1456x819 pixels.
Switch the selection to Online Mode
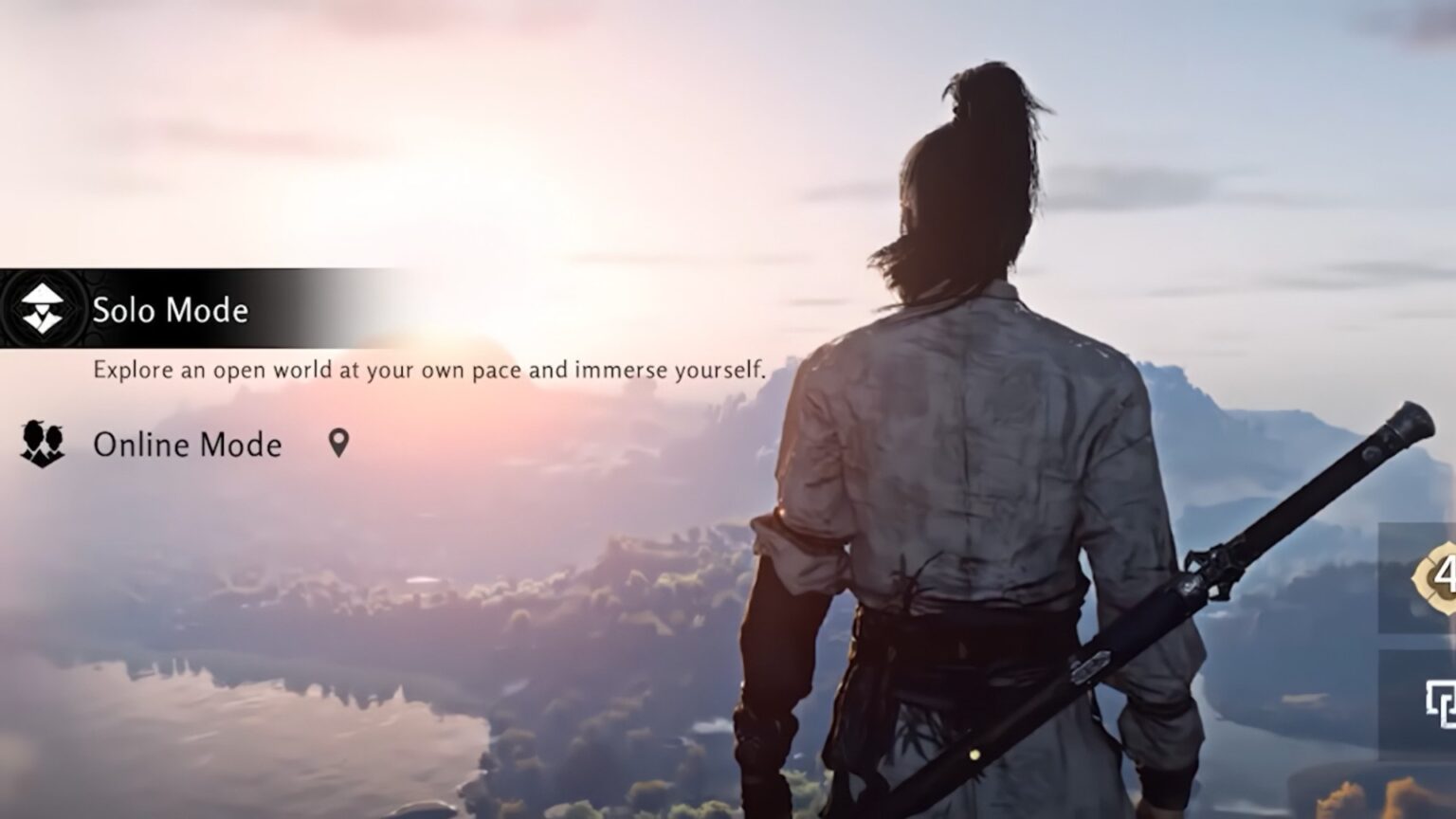coord(187,445)
